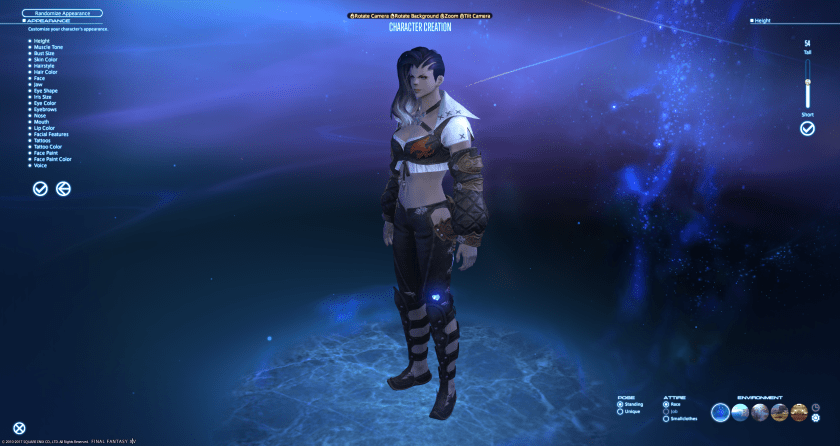The height and width of the screenshot is (446, 840).
Task: Pick the snowy mountain environment thumbnail
Action: pos(740,412)
